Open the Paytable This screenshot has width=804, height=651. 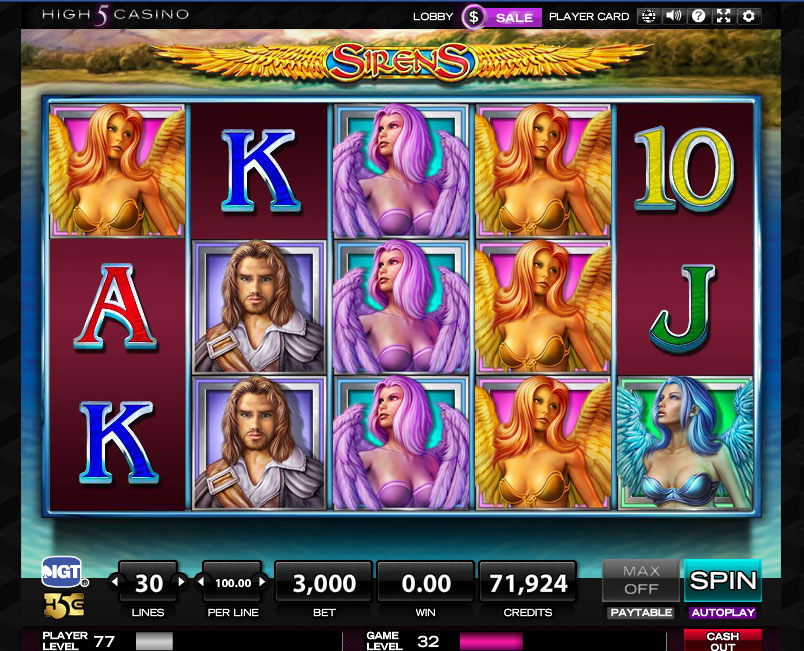pyautogui.click(x=641, y=612)
